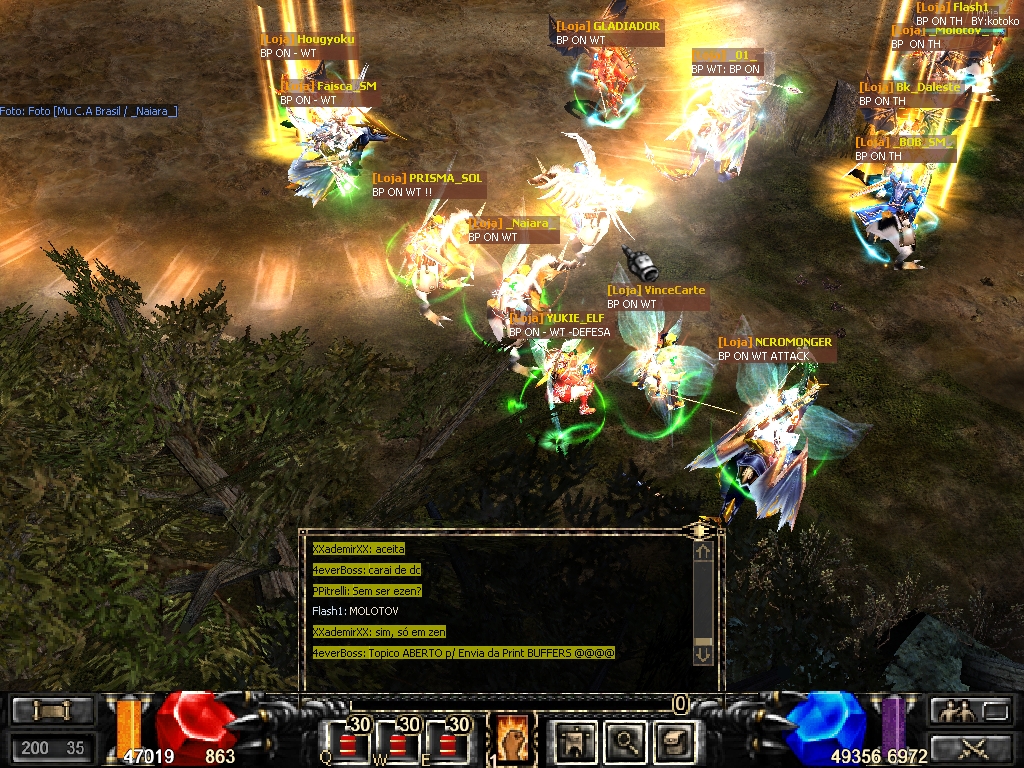This screenshot has height=768, width=1024.
Task: Click PPitrelli's chat message line
Action: click(367, 590)
